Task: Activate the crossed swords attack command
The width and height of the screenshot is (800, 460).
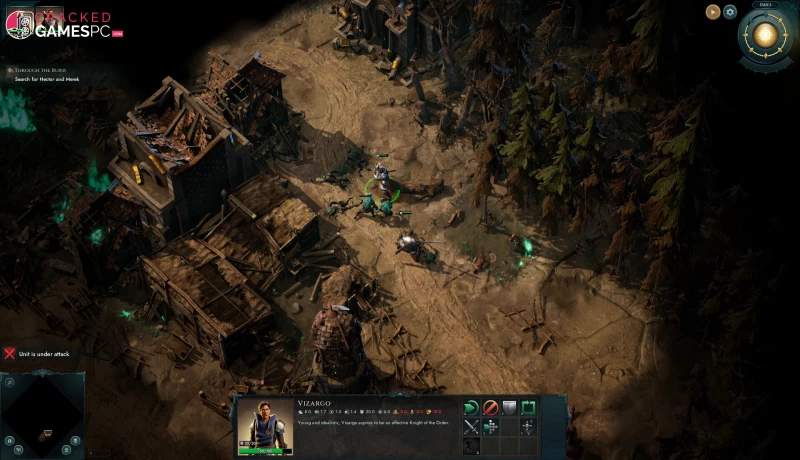Action: 472,427
